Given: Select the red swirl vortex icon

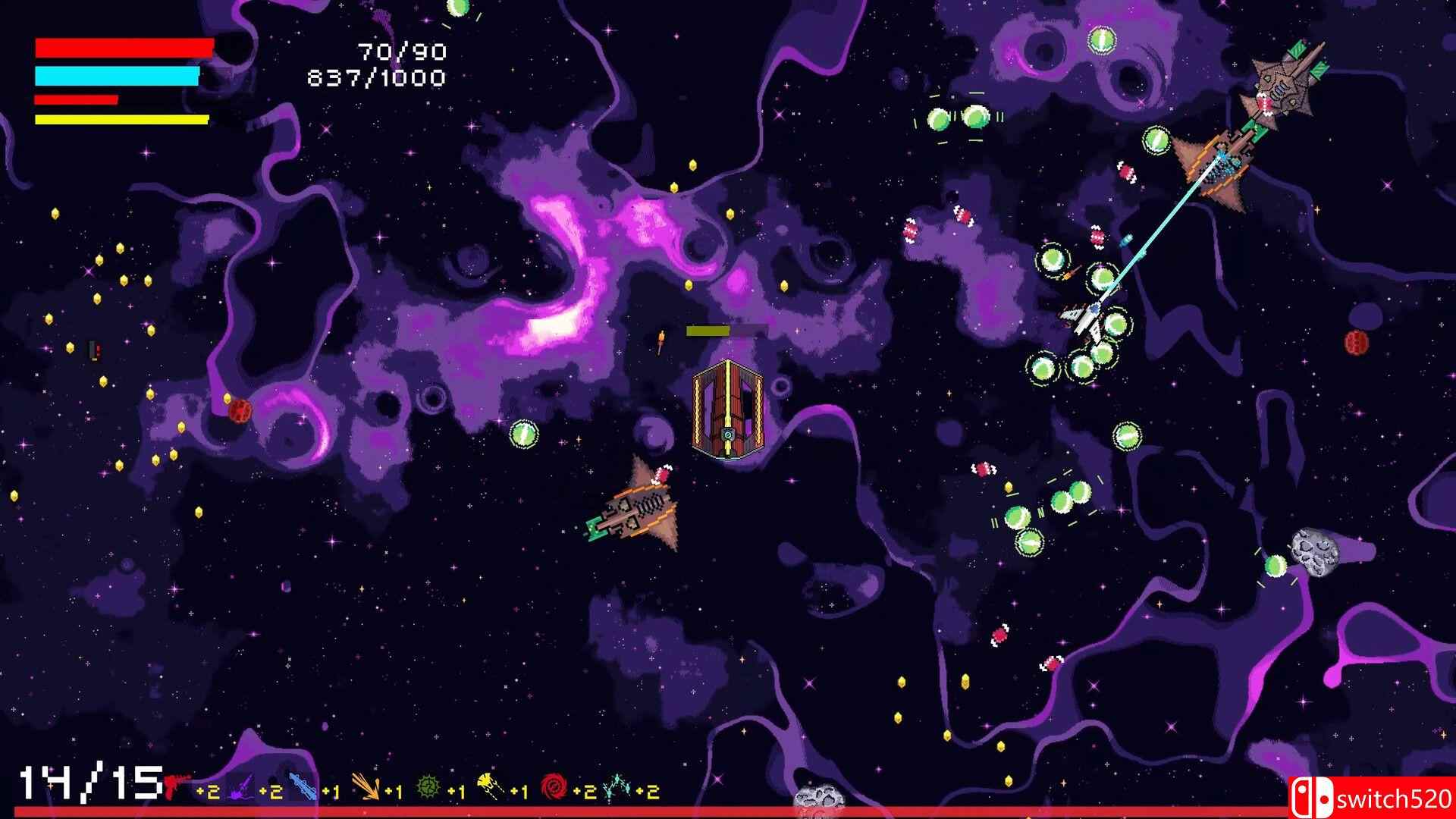Looking at the screenshot, I should click(x=554, y=787).
